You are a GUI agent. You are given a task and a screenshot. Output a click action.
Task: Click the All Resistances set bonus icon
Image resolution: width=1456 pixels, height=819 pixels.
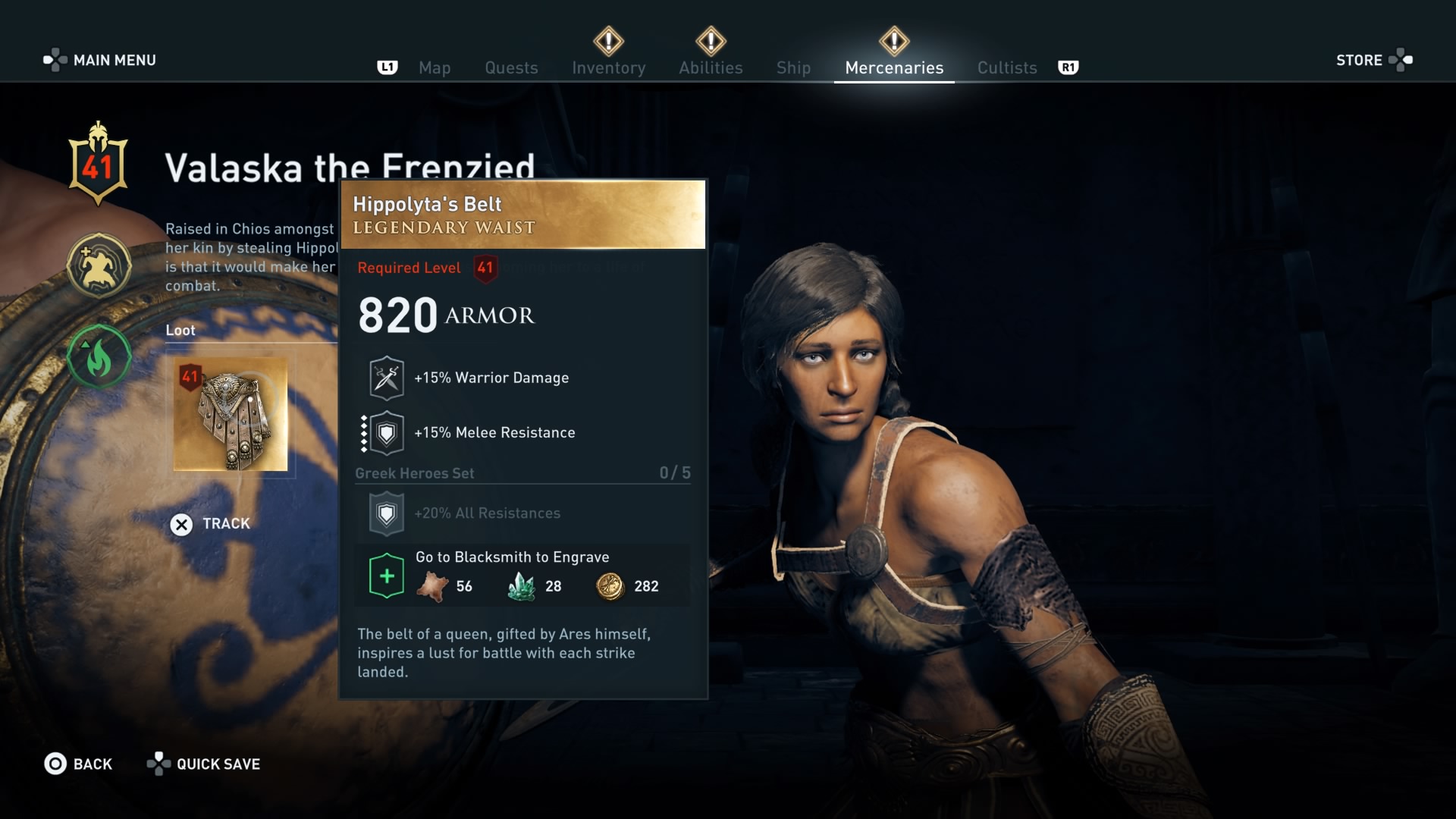coord(386,513)
